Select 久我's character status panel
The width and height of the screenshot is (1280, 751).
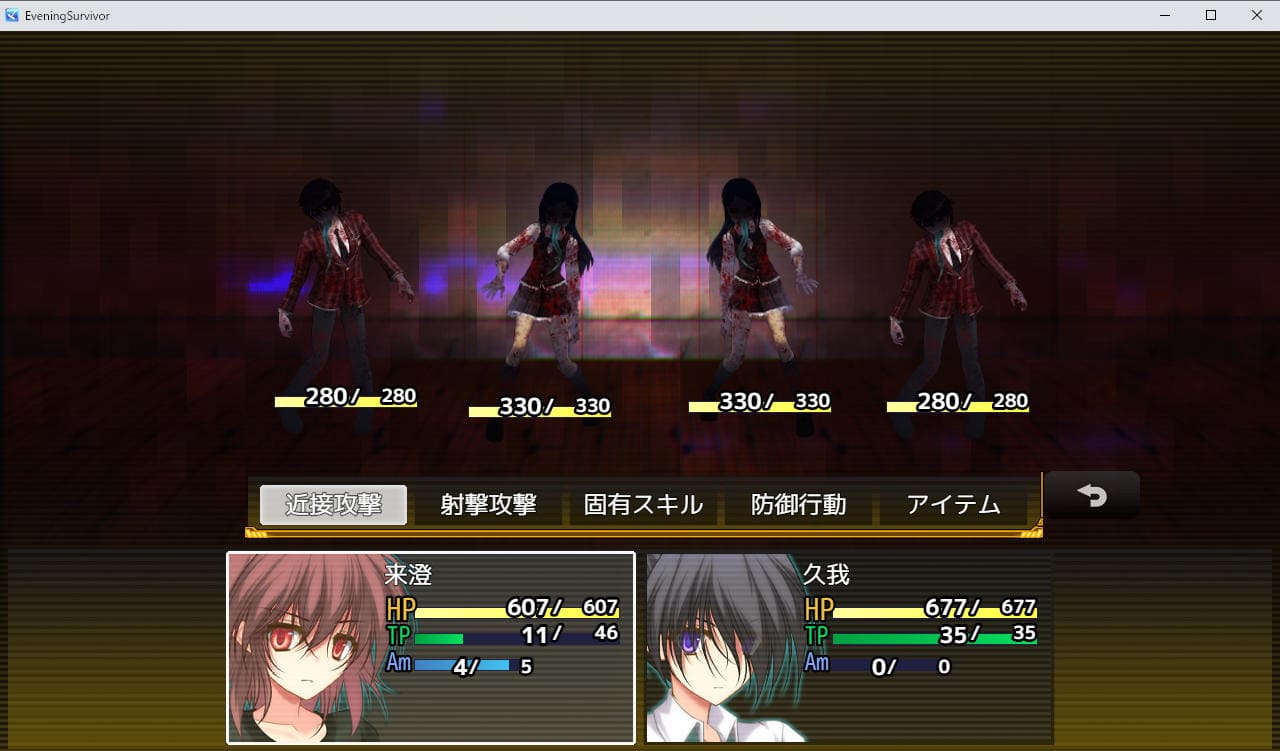point(849,648)
